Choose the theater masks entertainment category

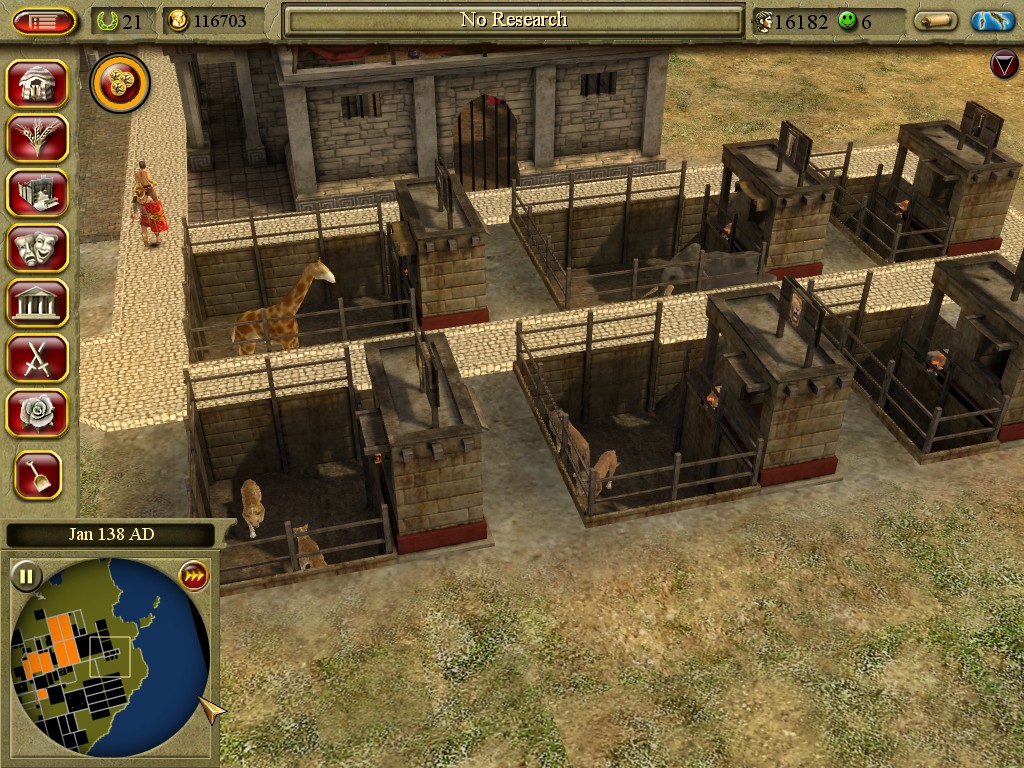[37, 247]
